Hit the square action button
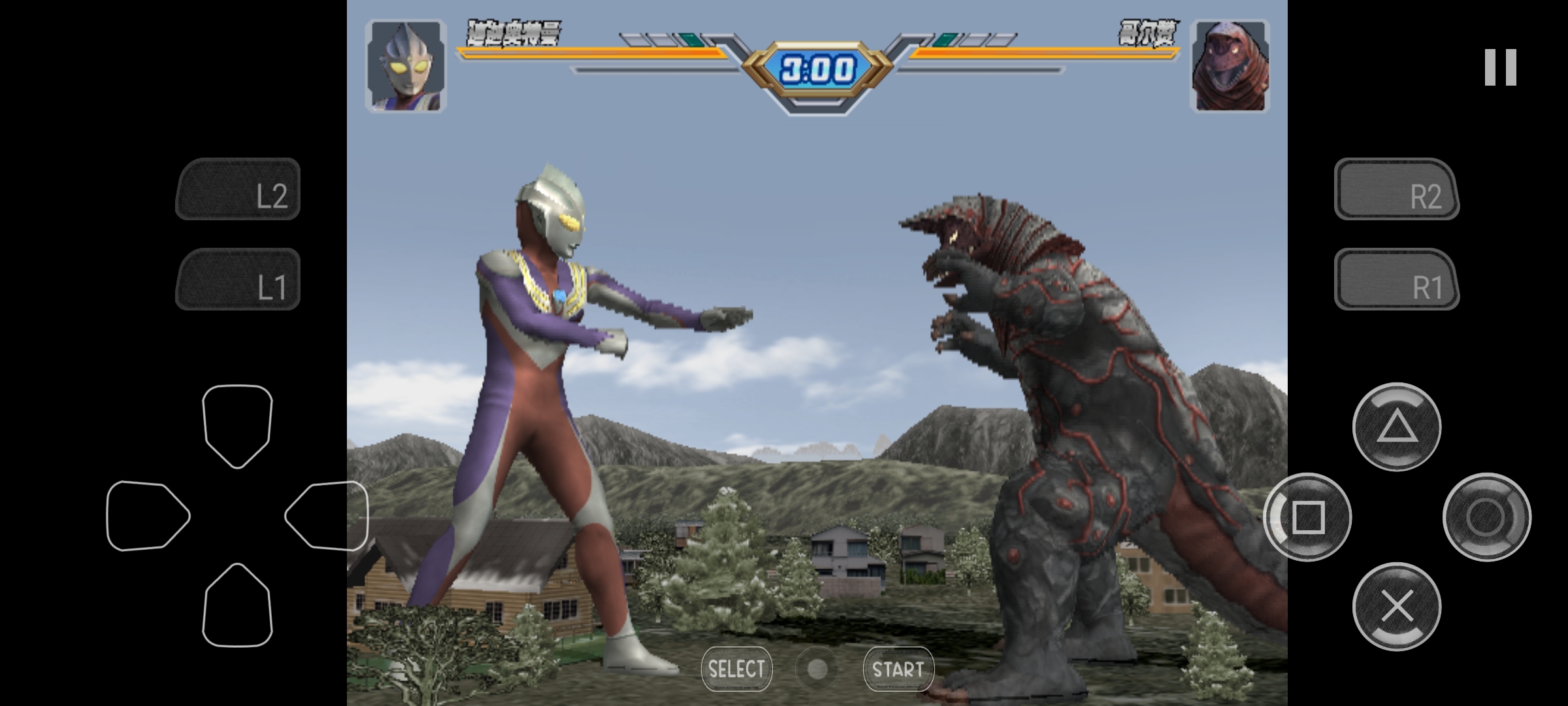This screenshot has width=1568, height=706. pyautogui.click(x=1307, y=517)
